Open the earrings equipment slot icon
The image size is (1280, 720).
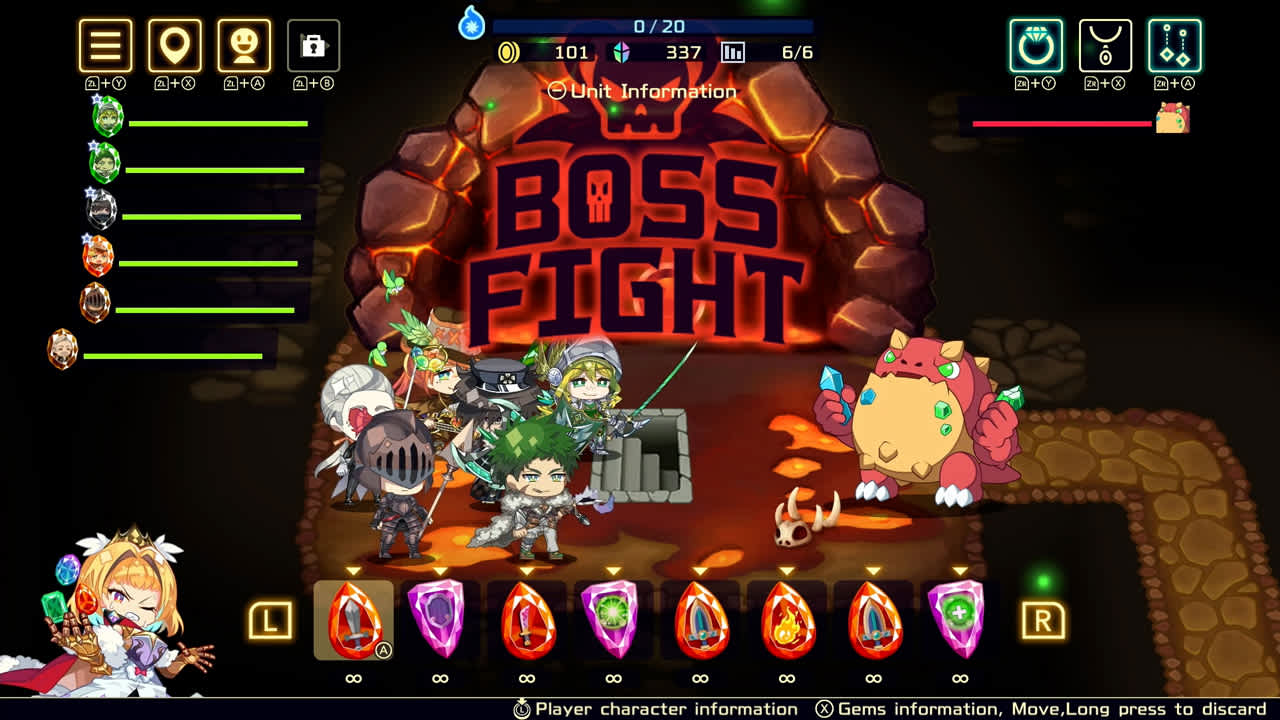tap(1173, 46)
